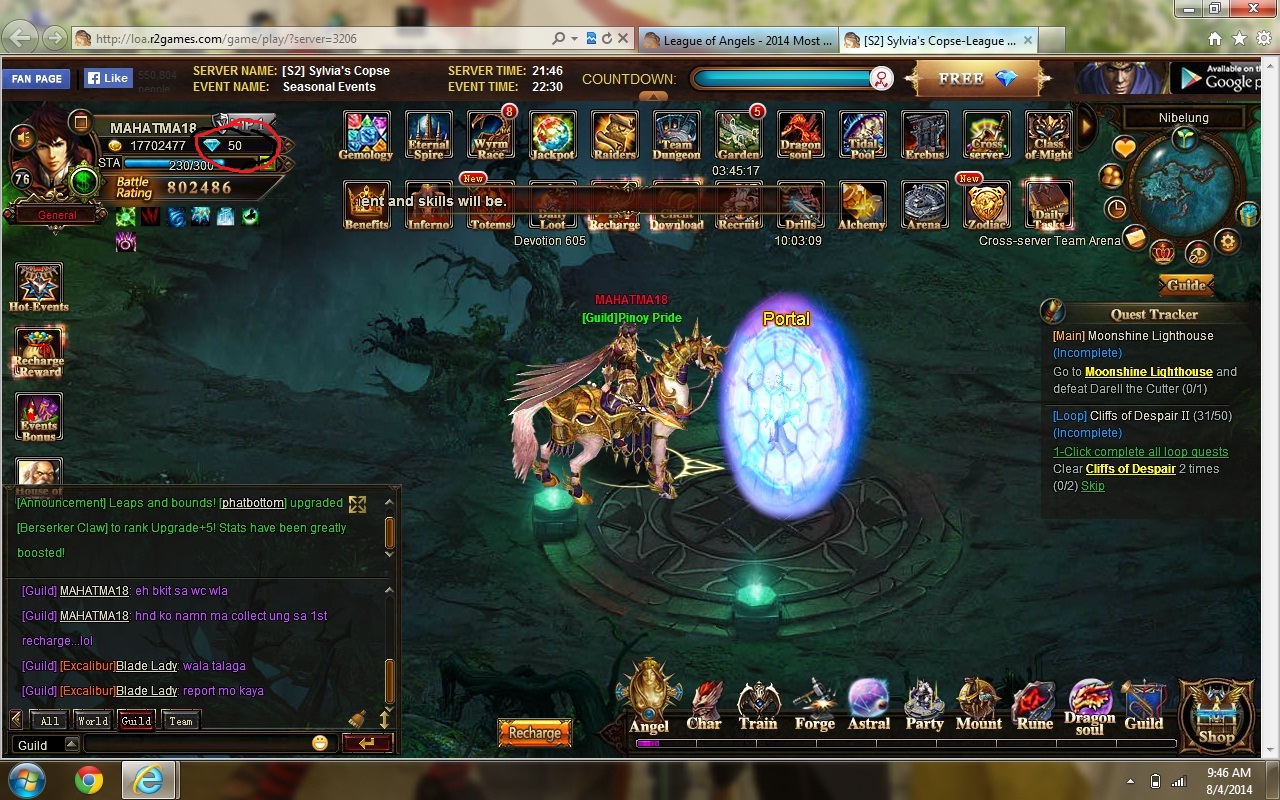
Task: Click the orange Recharge button
Action: pyautogui.click(x=535, y=733)
